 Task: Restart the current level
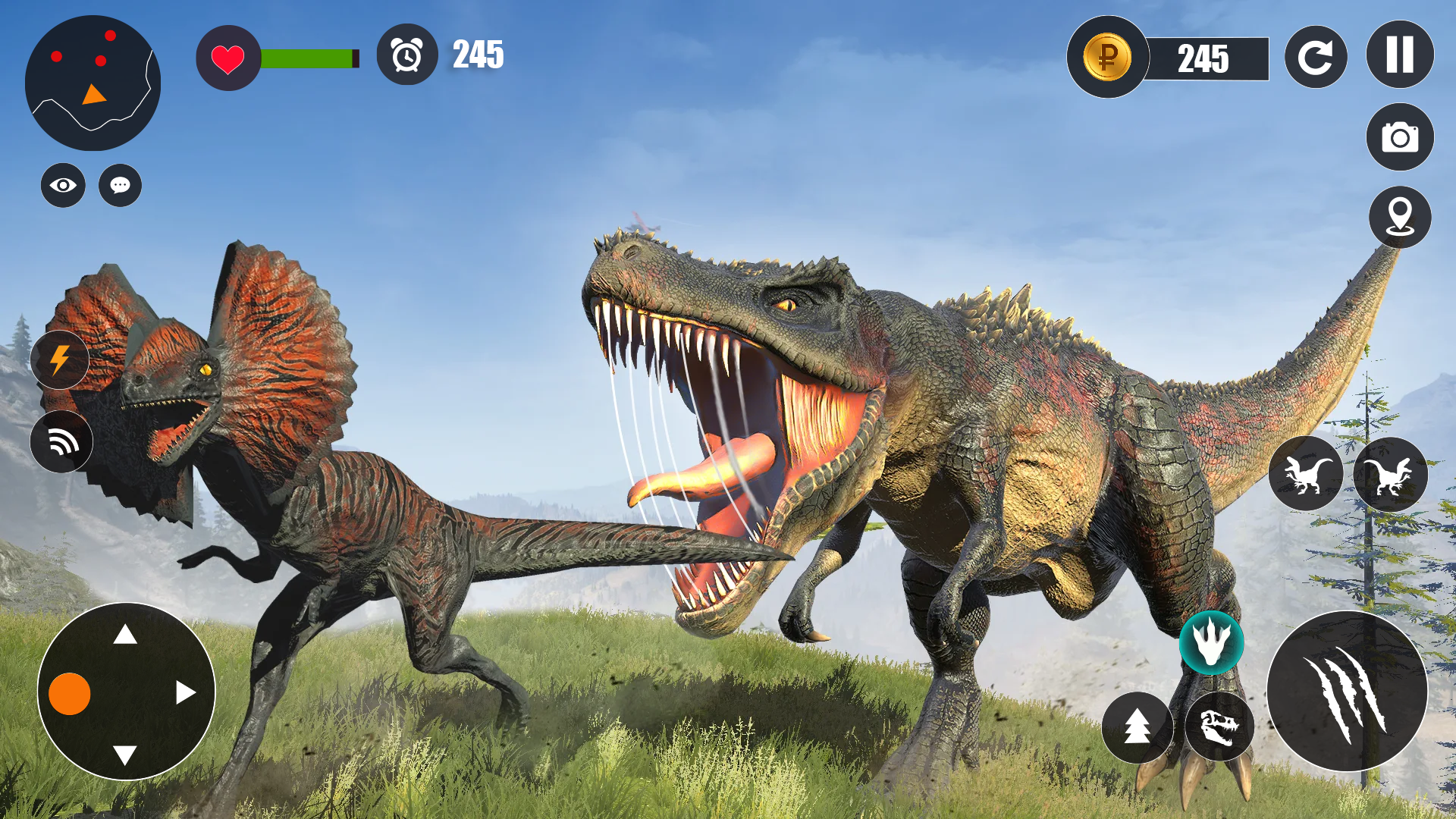coord(1316,55)
